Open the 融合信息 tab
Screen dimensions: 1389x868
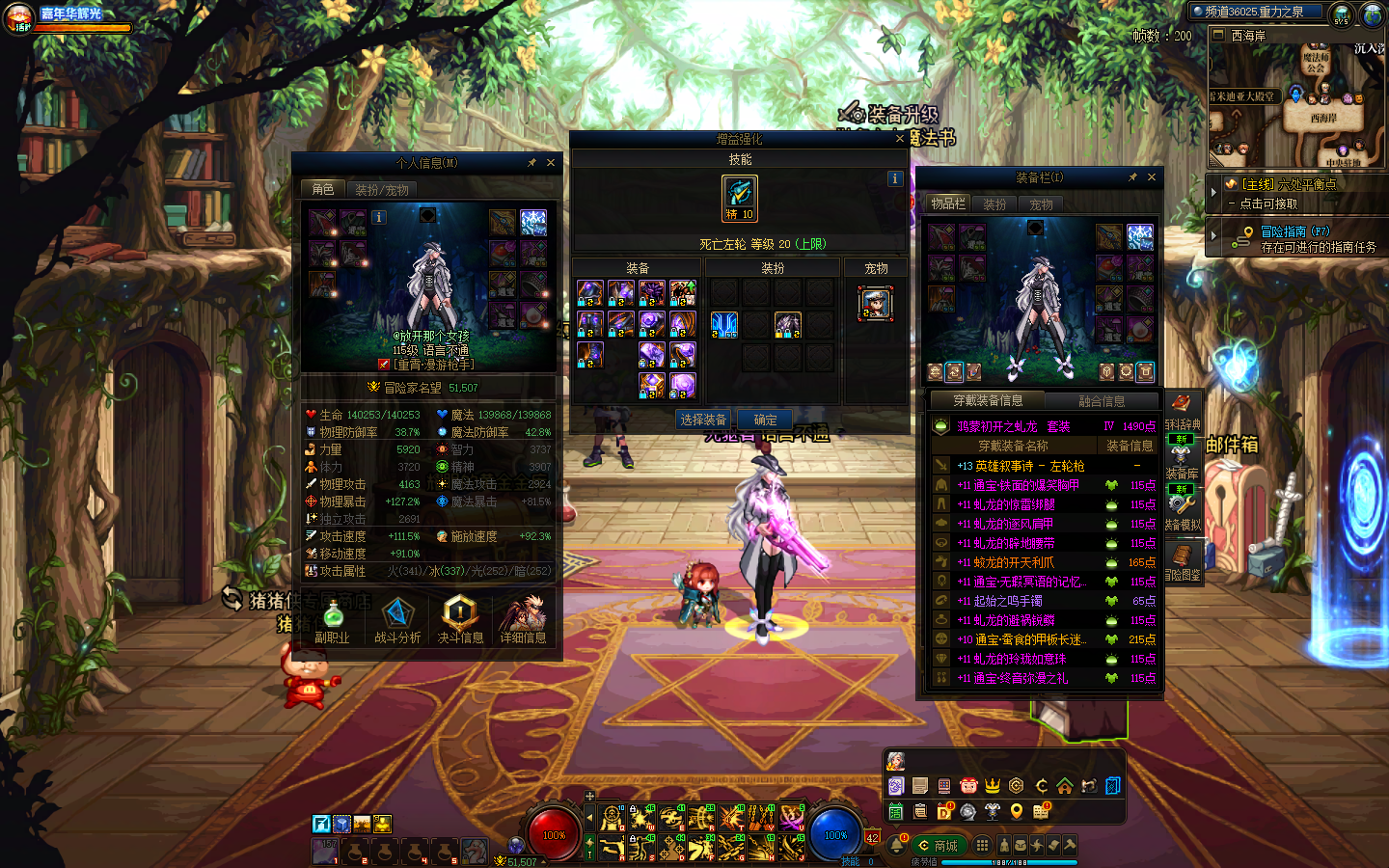(x=1102, y=401)
